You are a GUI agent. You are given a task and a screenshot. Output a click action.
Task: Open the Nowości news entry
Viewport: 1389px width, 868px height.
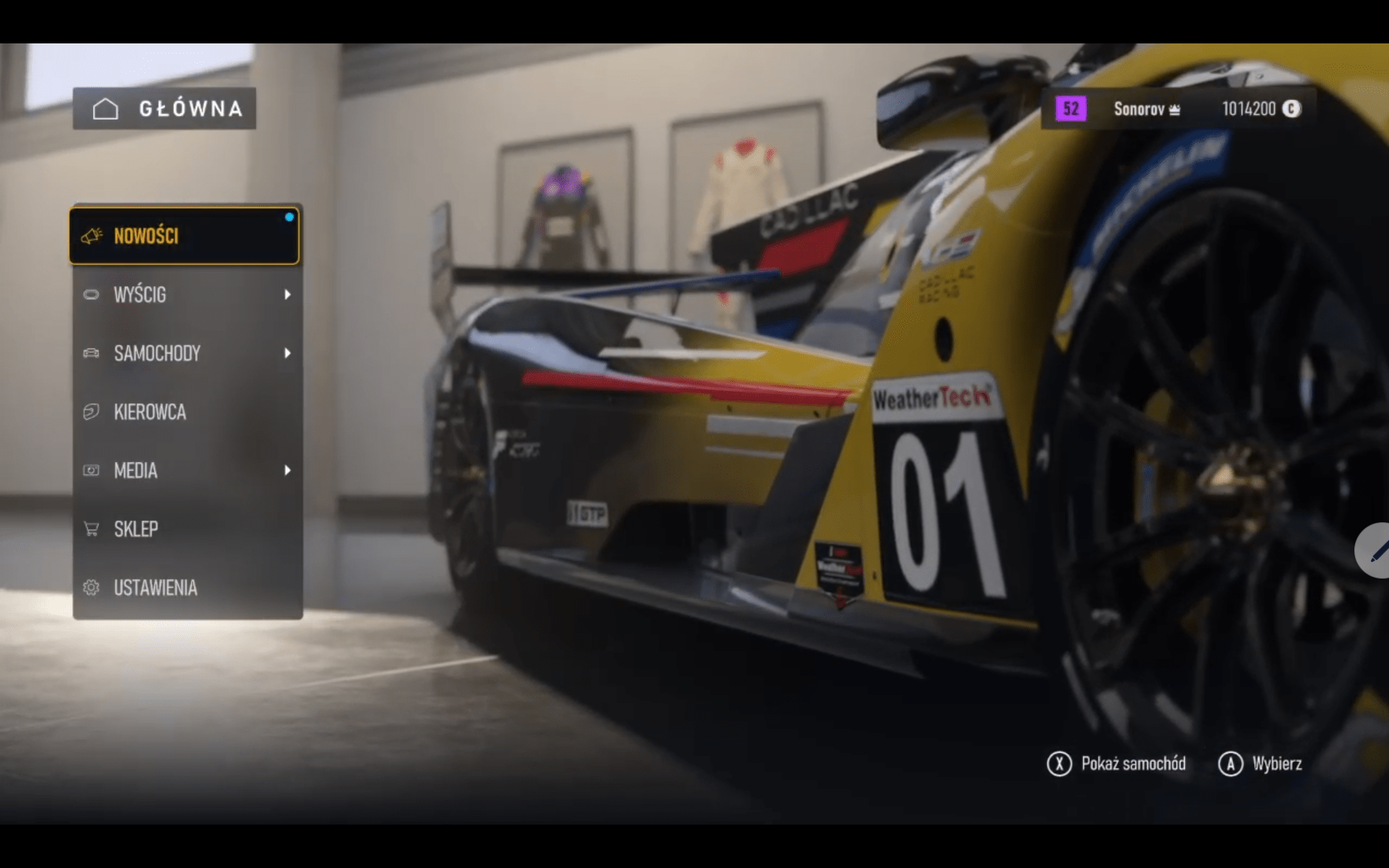pos(184,236)
